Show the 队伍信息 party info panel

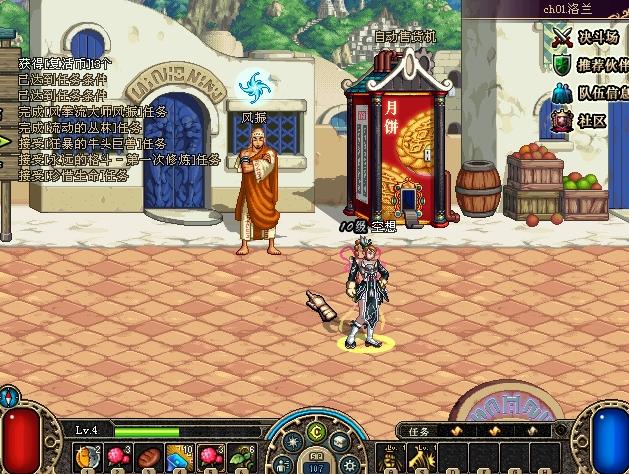click(588, 93)
